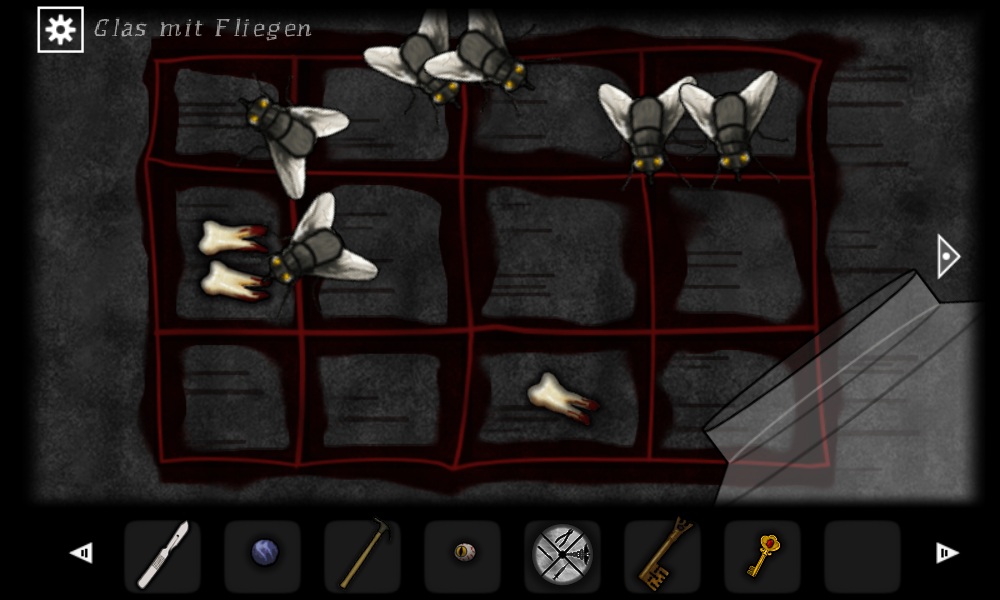This screenshot has width=1000, height=600.
Task: Select the eyeball inventory item
Action: [x=463, y=553]
